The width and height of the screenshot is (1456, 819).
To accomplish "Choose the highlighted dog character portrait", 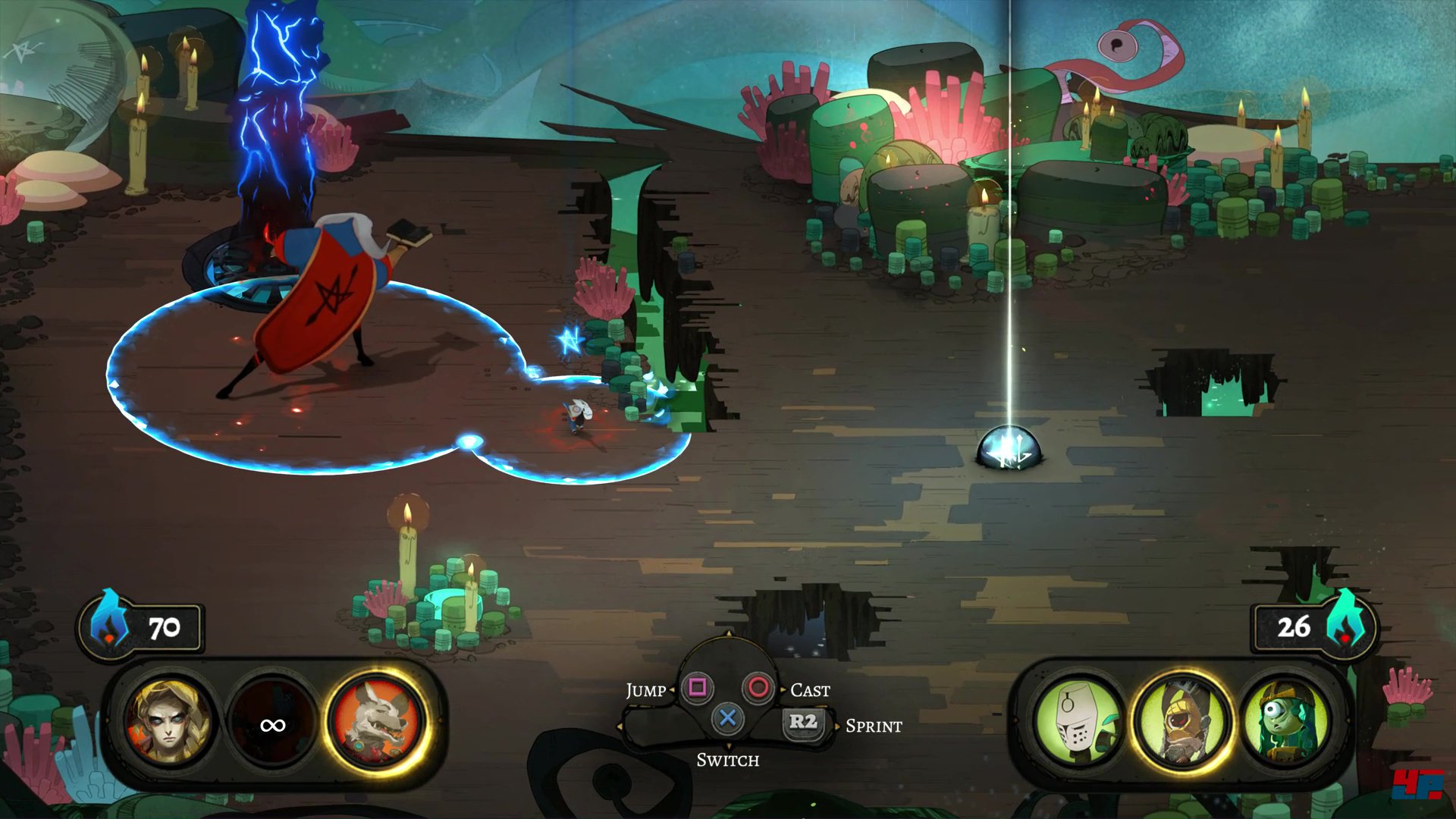I will click(377, 722).
